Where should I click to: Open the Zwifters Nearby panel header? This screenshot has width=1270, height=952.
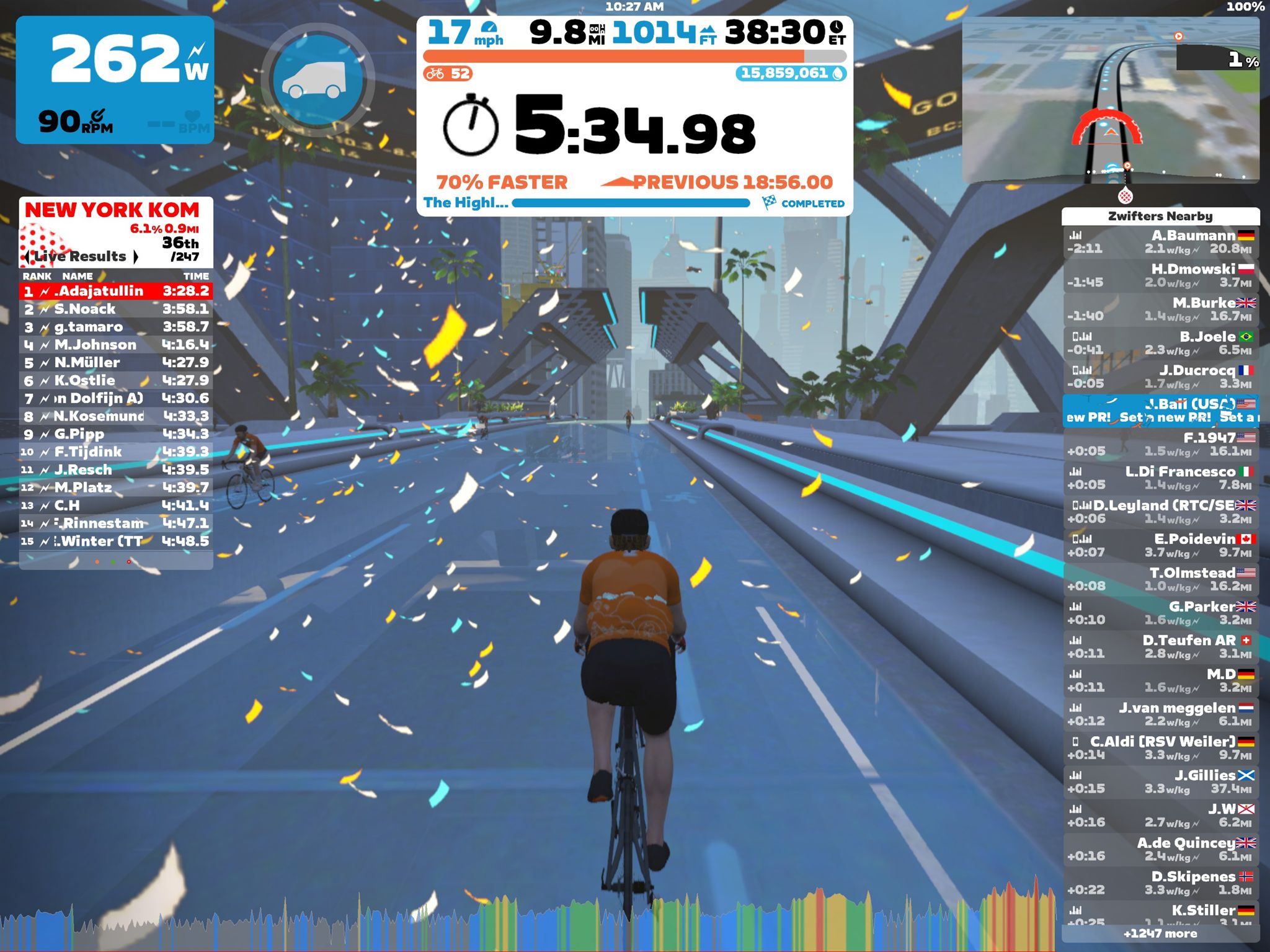click(x=1161, y=215)
